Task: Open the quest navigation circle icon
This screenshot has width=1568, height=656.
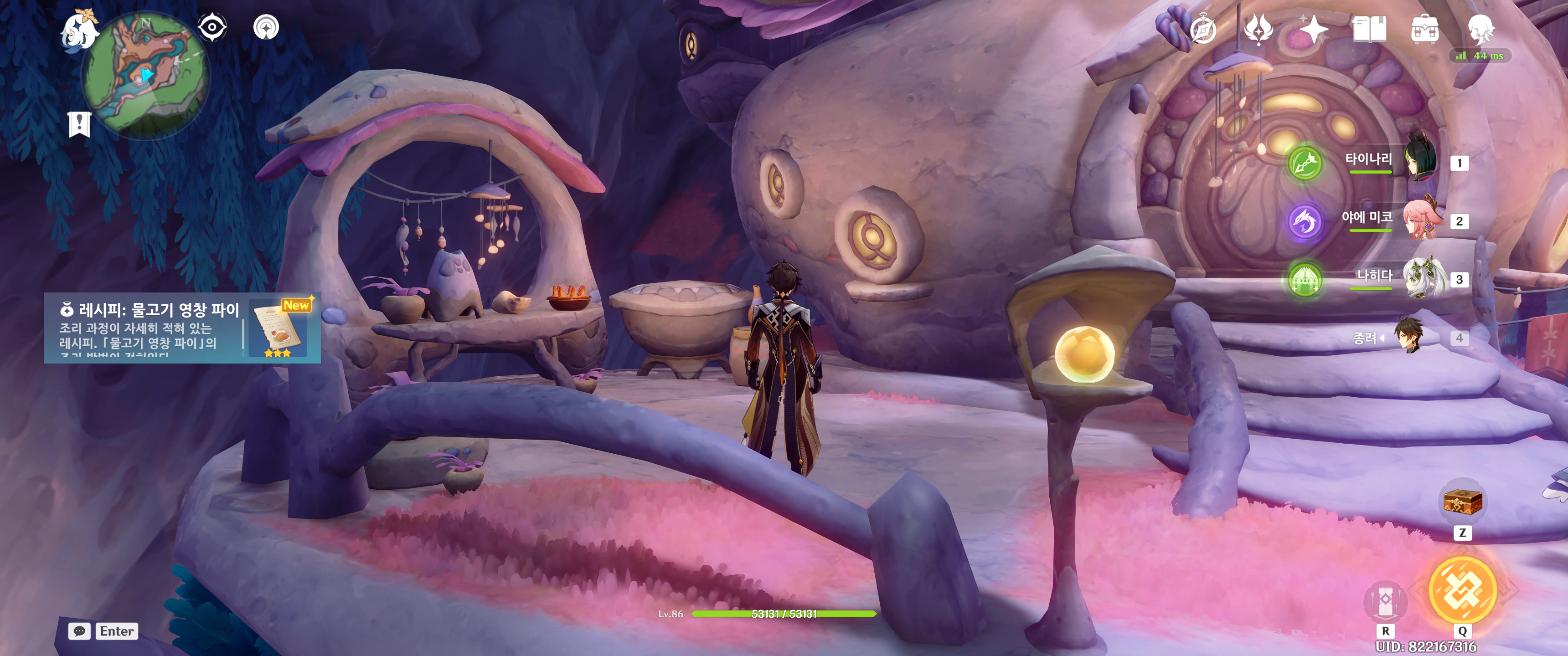Action: (x=266, y=27)
